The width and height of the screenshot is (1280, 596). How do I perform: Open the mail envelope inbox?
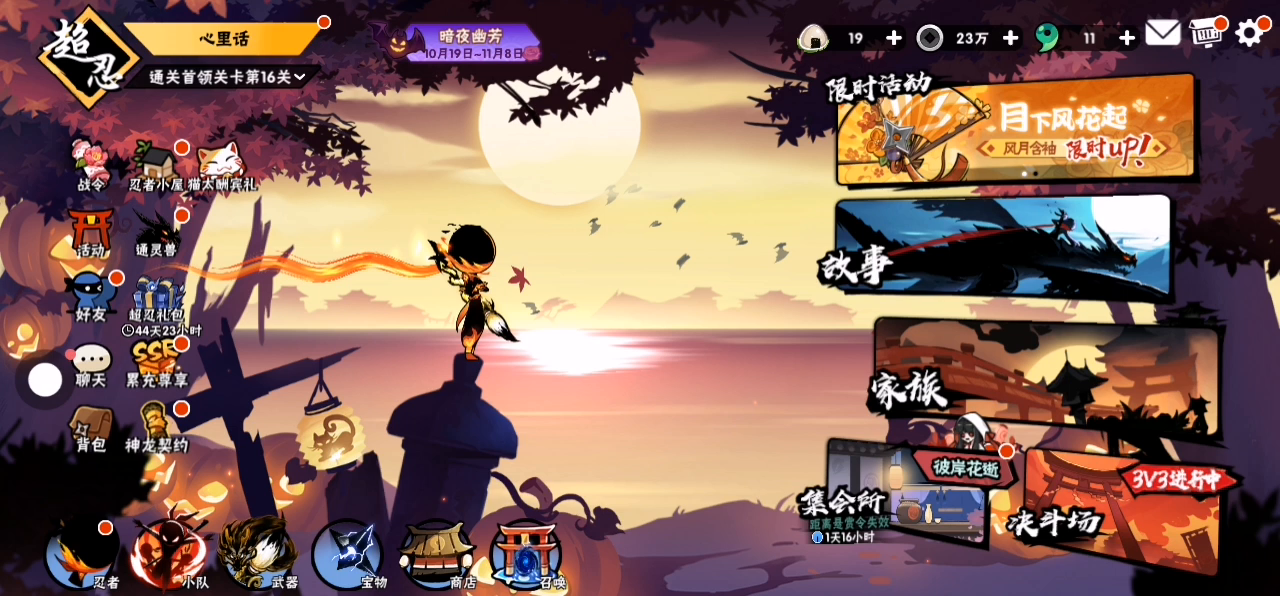[x=1162, y=33]
